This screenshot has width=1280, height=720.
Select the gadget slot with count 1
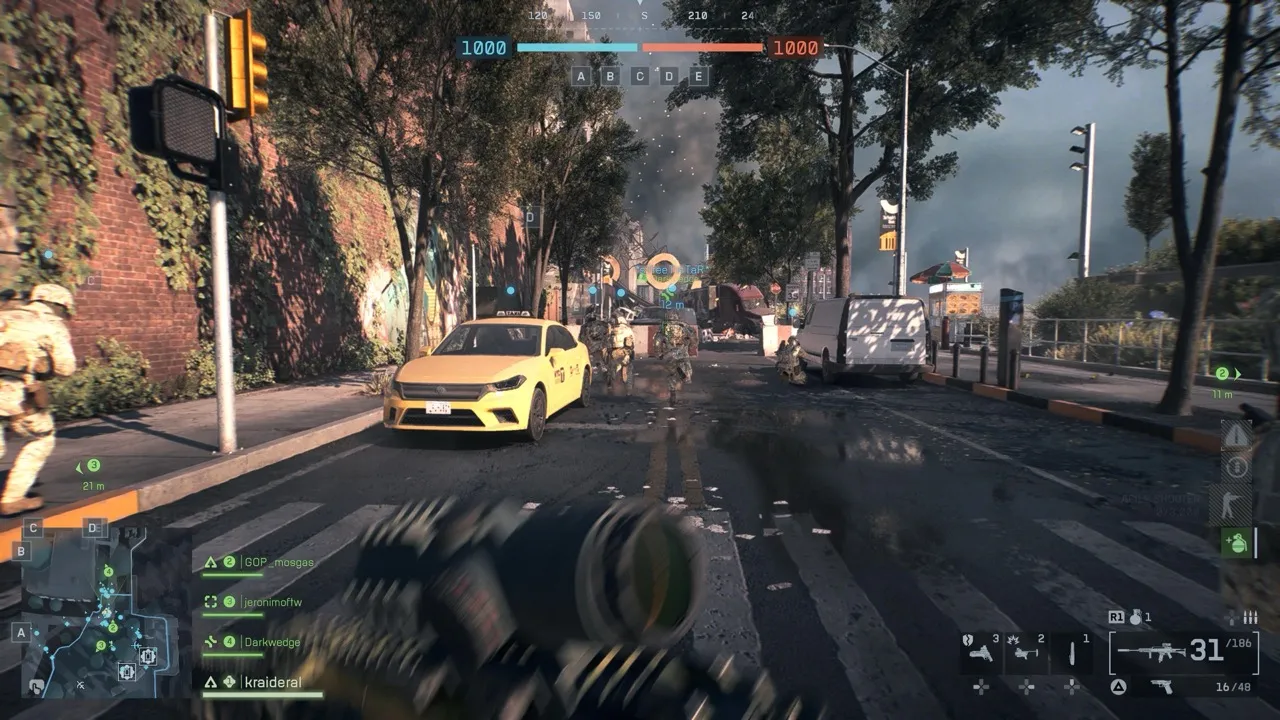click(1072, 653)
